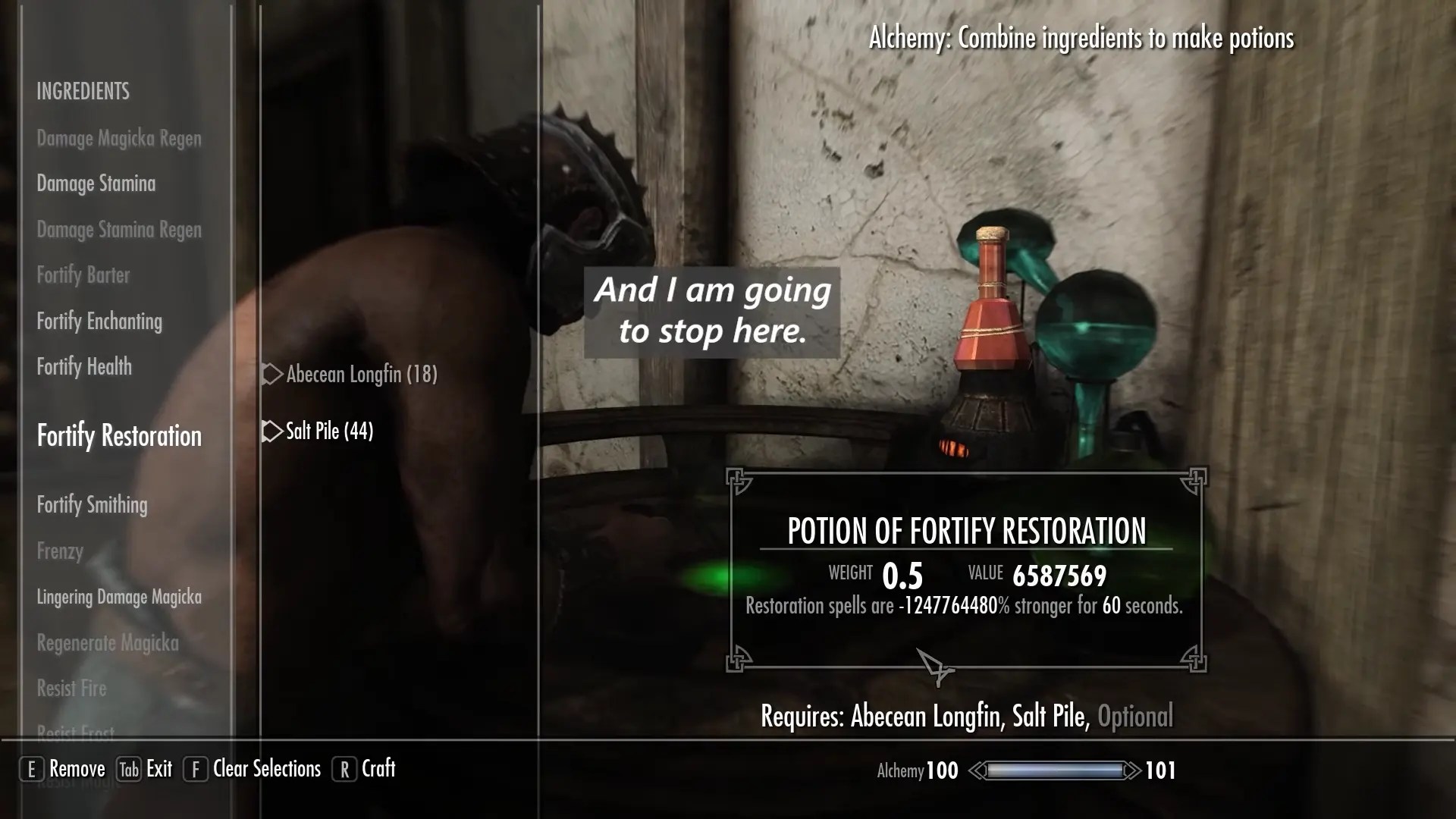Deselect the highlighted Fortify Restoration effect

(118, 436)
